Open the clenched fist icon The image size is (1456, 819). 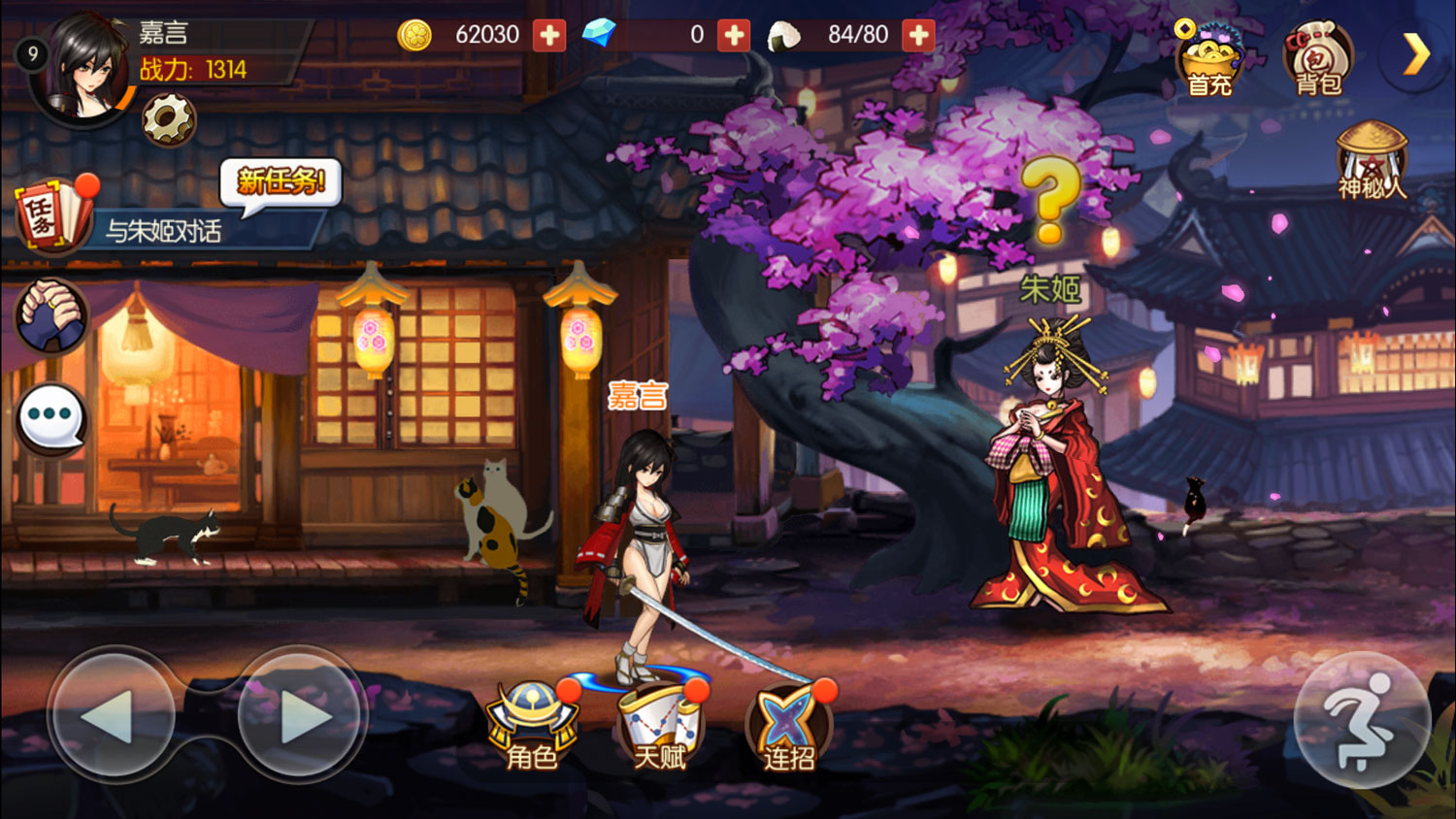[x=51, y=316]
